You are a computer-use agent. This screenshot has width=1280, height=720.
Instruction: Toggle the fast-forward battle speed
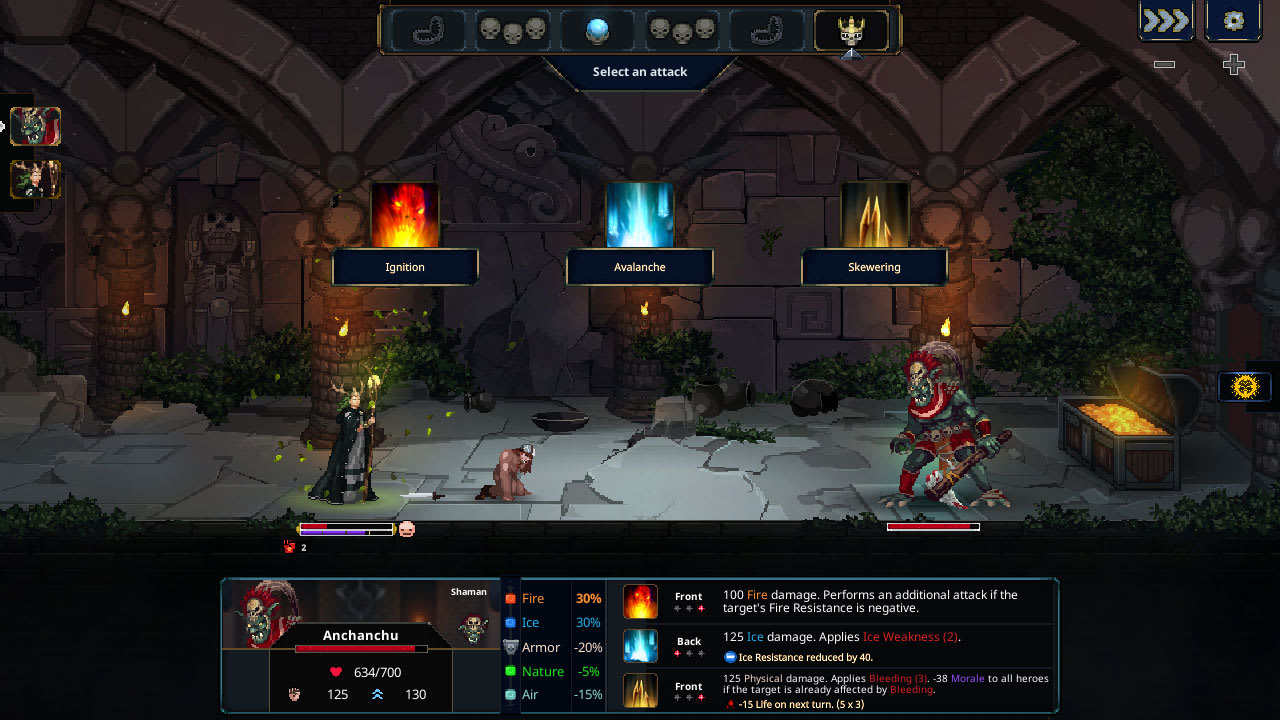tap(1165, 20)
